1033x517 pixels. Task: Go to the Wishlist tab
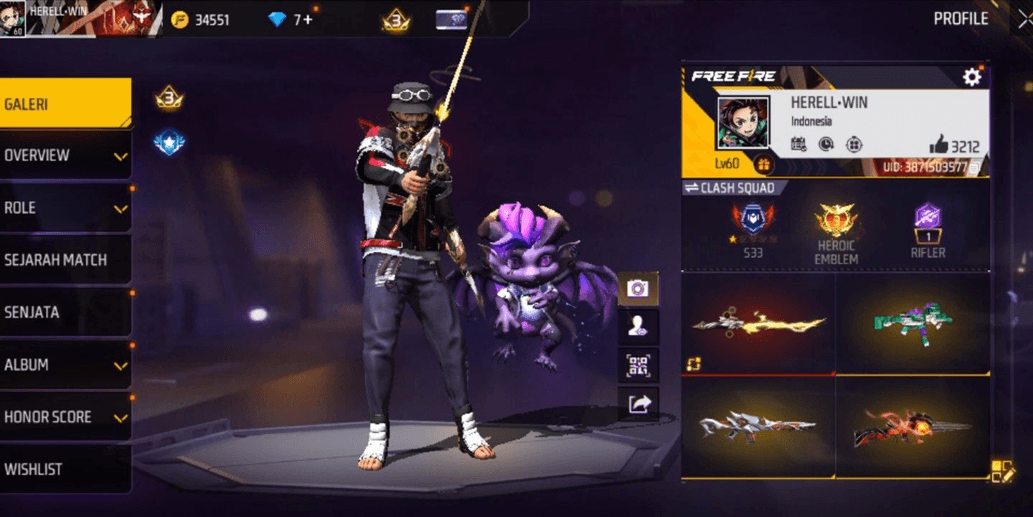coord(65,469)
